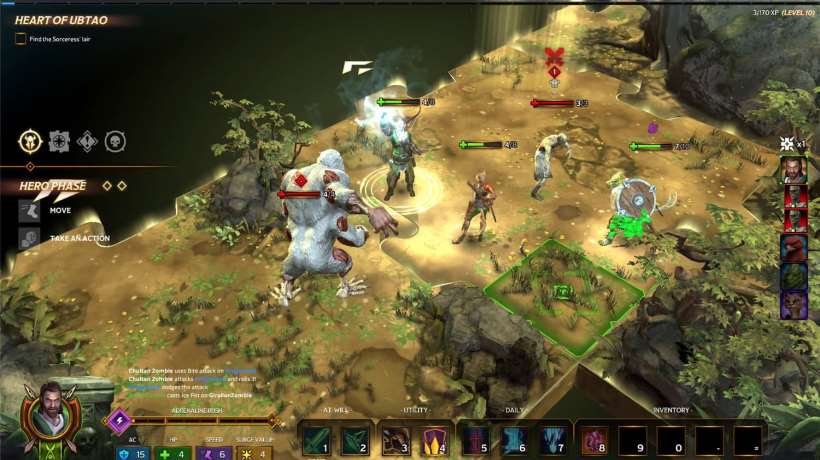This screenshot has height=460, width=820.
Task: Select the bearded hero portrait in turn order
Action: [794, 171]
